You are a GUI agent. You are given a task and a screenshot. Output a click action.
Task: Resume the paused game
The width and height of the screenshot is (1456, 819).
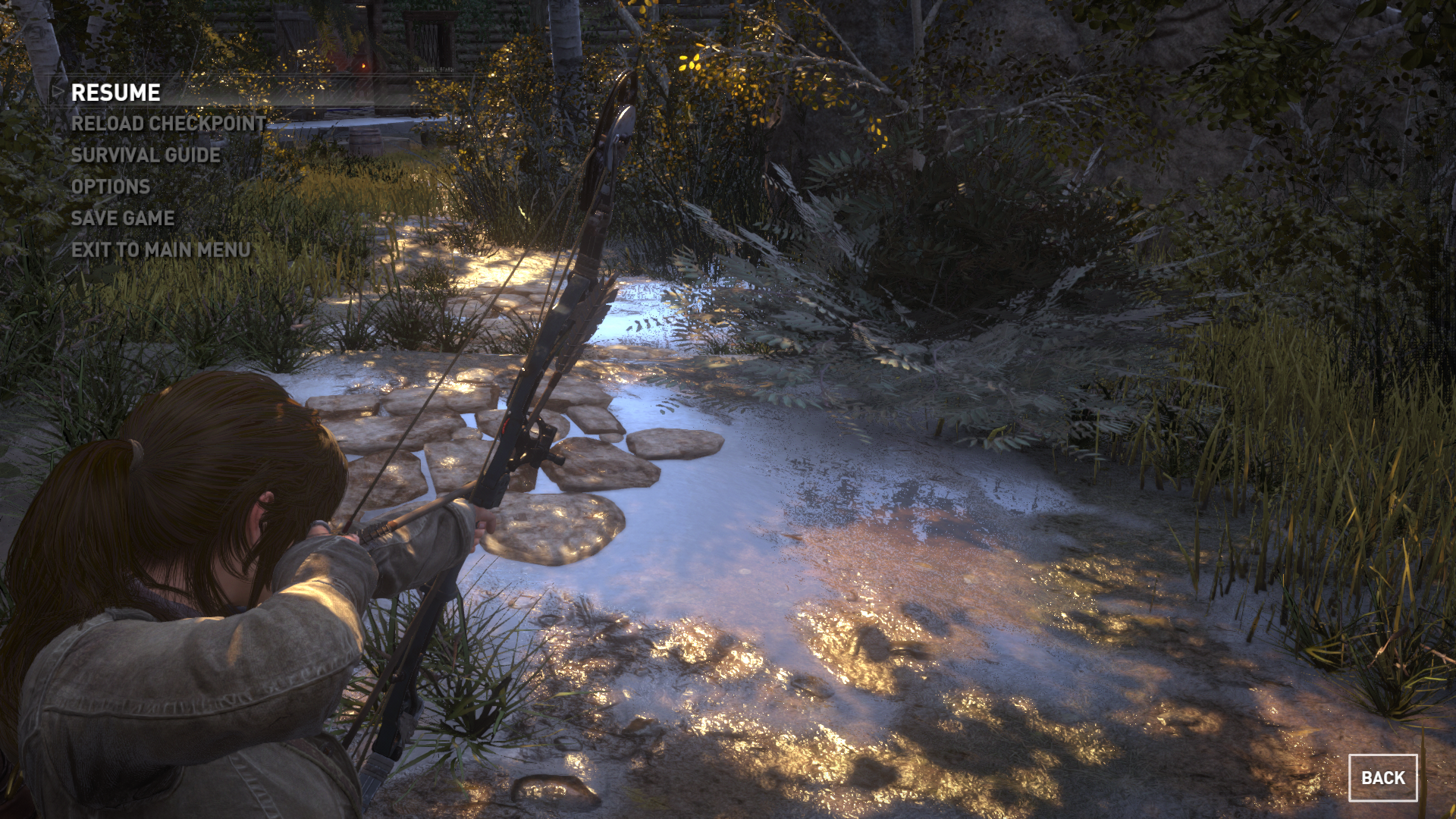(115, 93)
